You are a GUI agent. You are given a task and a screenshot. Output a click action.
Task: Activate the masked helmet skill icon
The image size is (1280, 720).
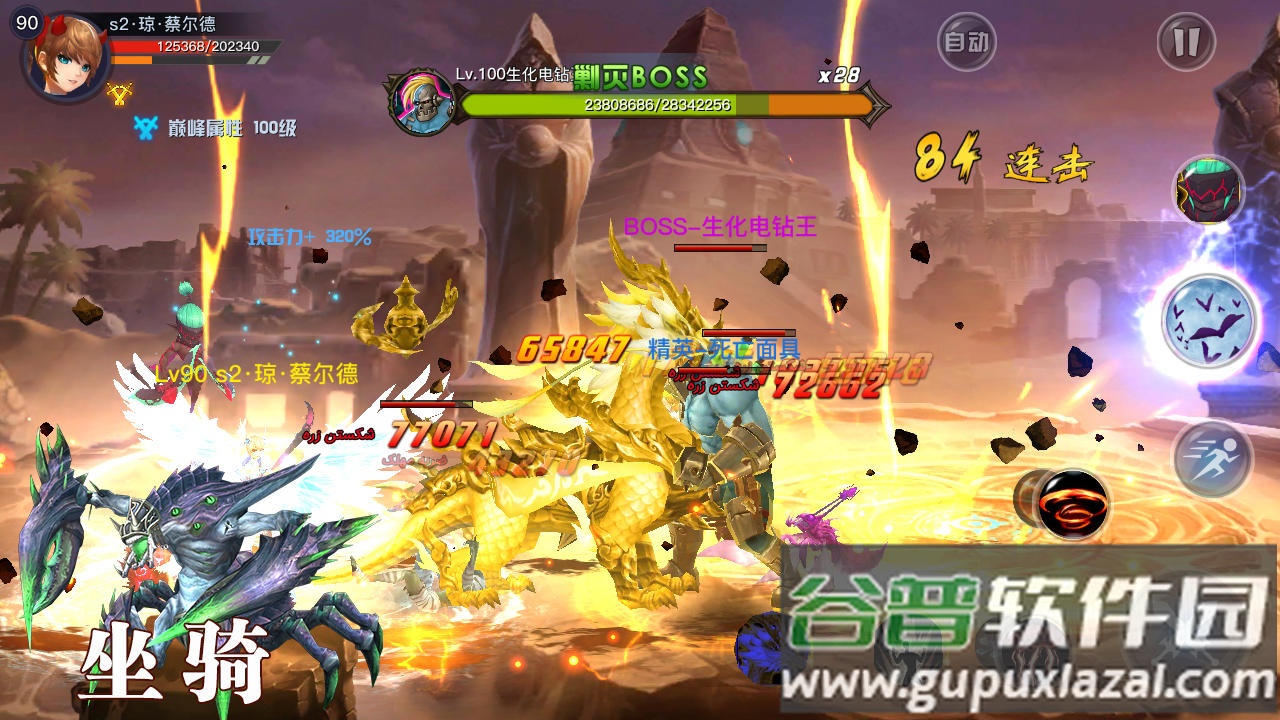click(1208, 190)
